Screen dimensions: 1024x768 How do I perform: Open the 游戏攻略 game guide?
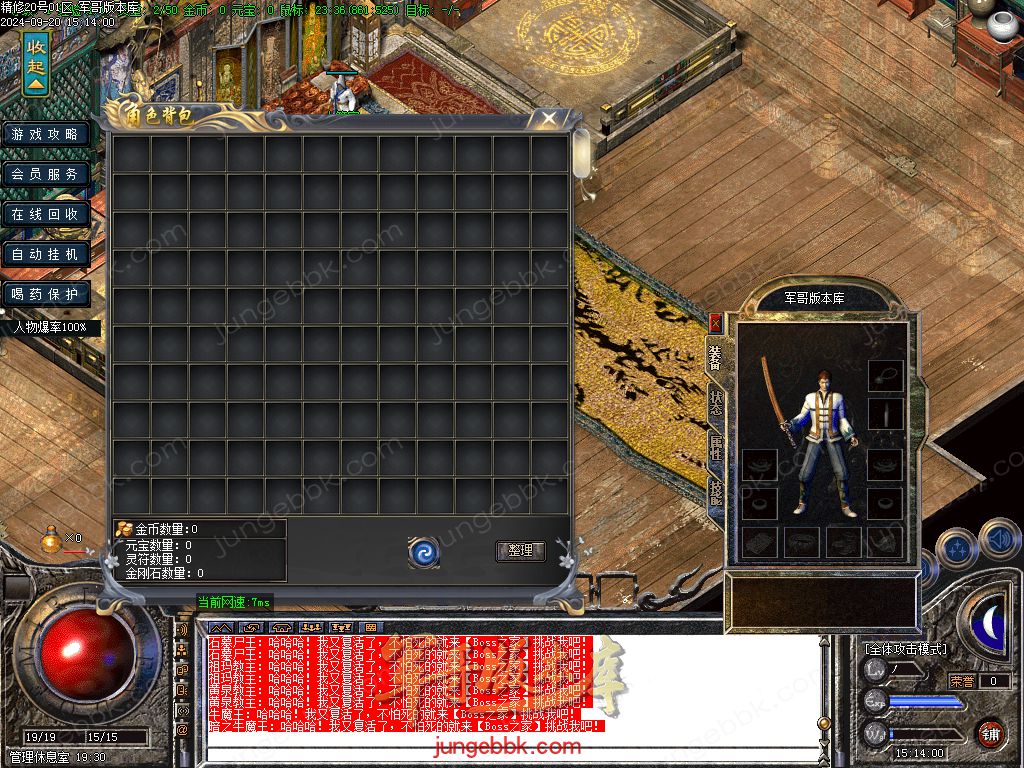click(45, 134)
